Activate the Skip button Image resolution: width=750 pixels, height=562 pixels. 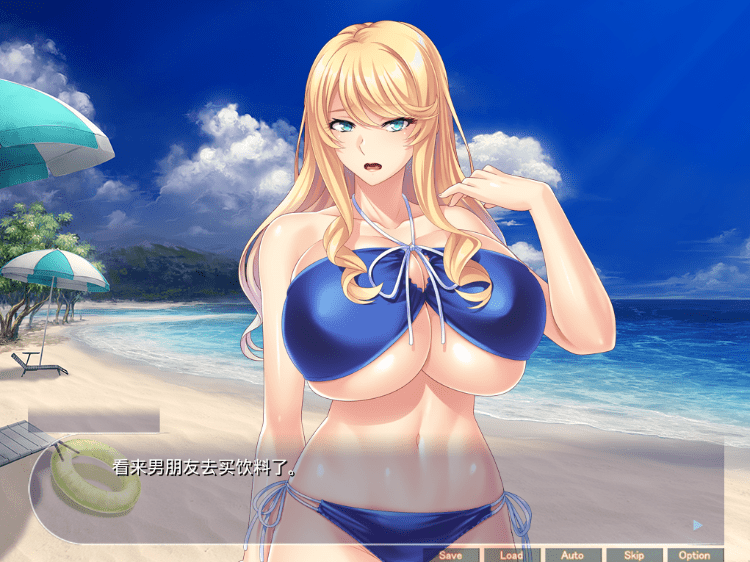pyautogui.click(x=633, y=555)
